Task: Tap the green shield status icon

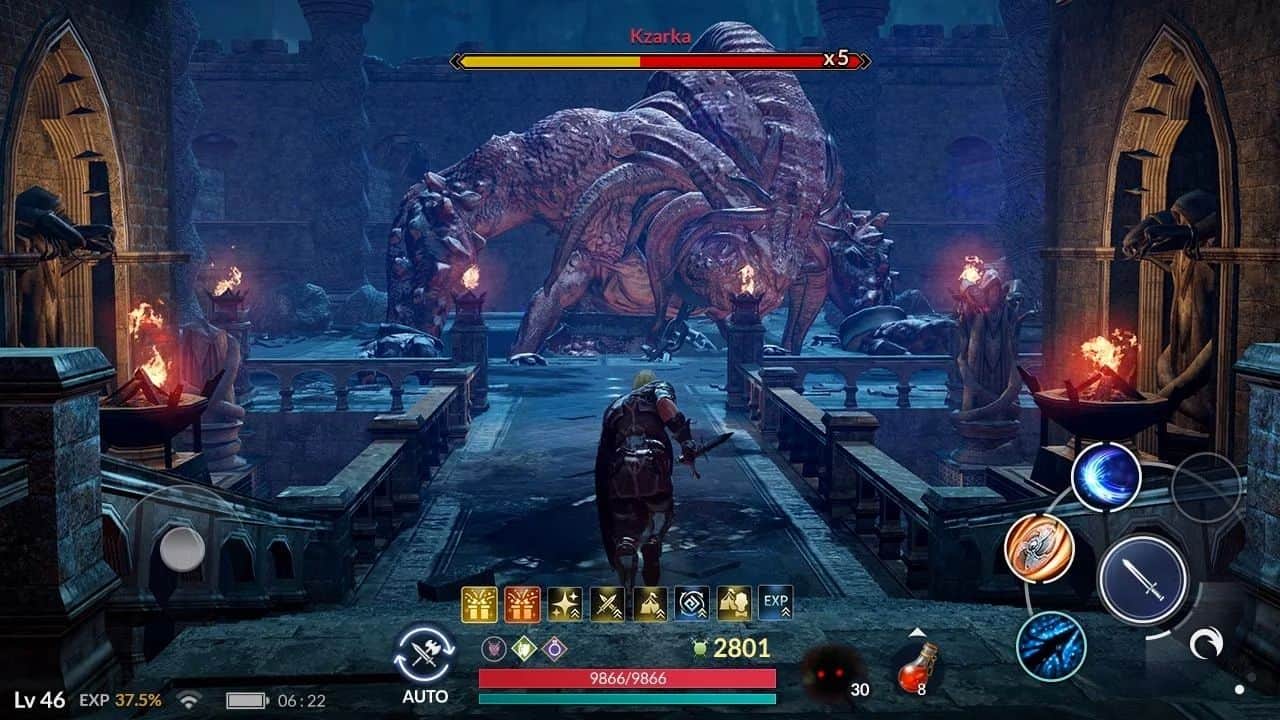Action: [523, 648]
